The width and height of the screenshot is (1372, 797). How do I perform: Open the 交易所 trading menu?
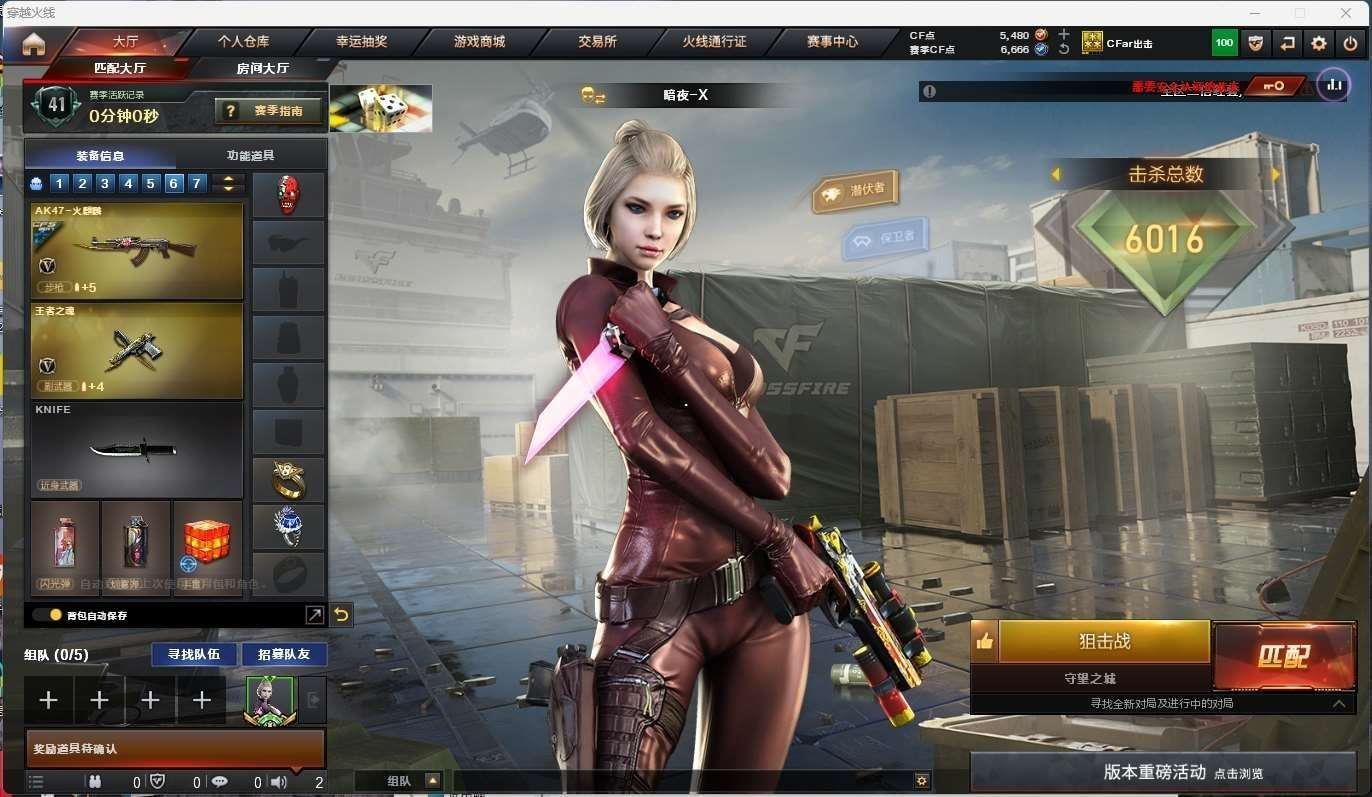[x=597, y=42]
